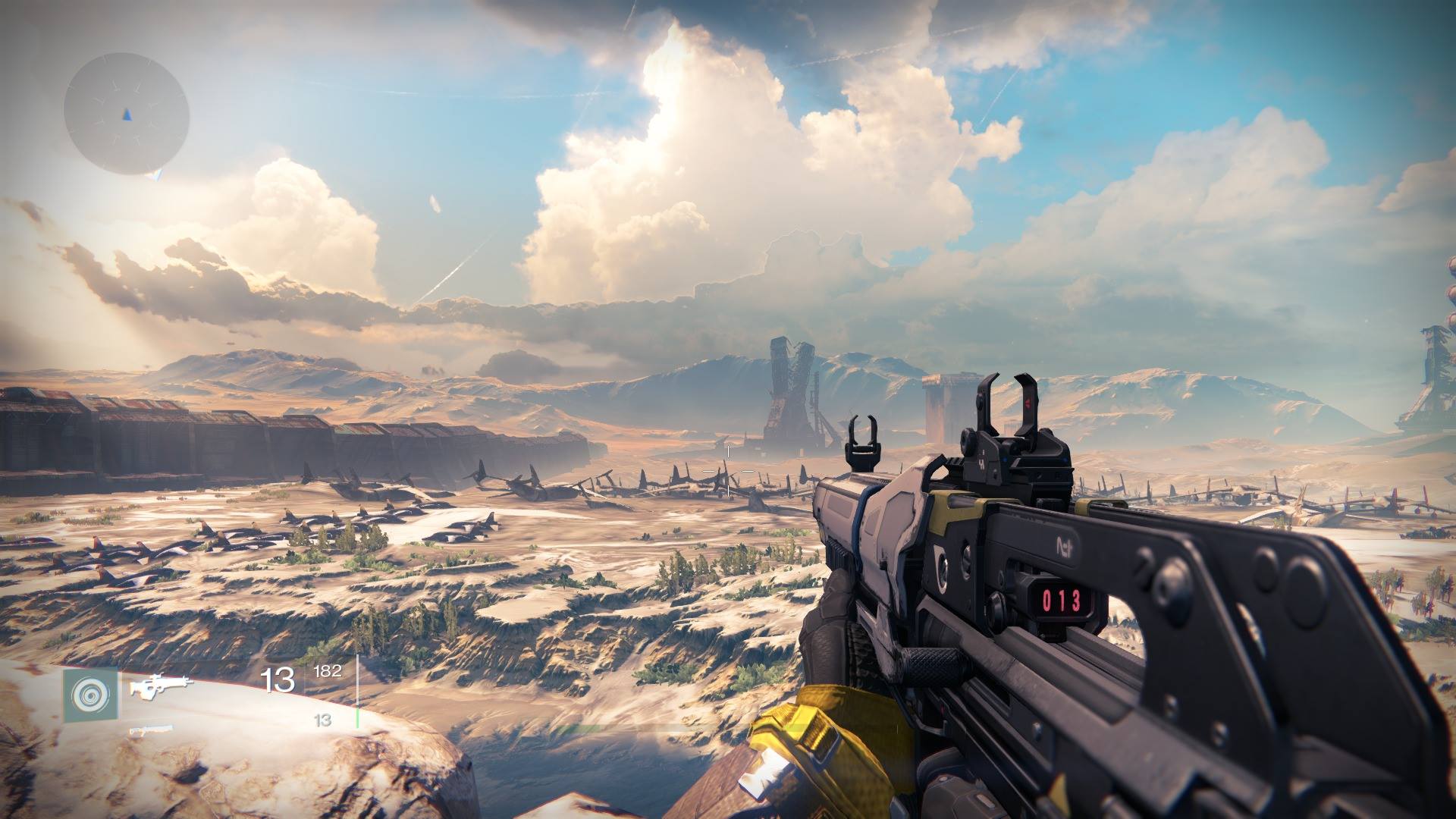Click the circular radar in the corner
This screenshot has height=819, width=1456.
pyautogui.click(x=127, y=114)
